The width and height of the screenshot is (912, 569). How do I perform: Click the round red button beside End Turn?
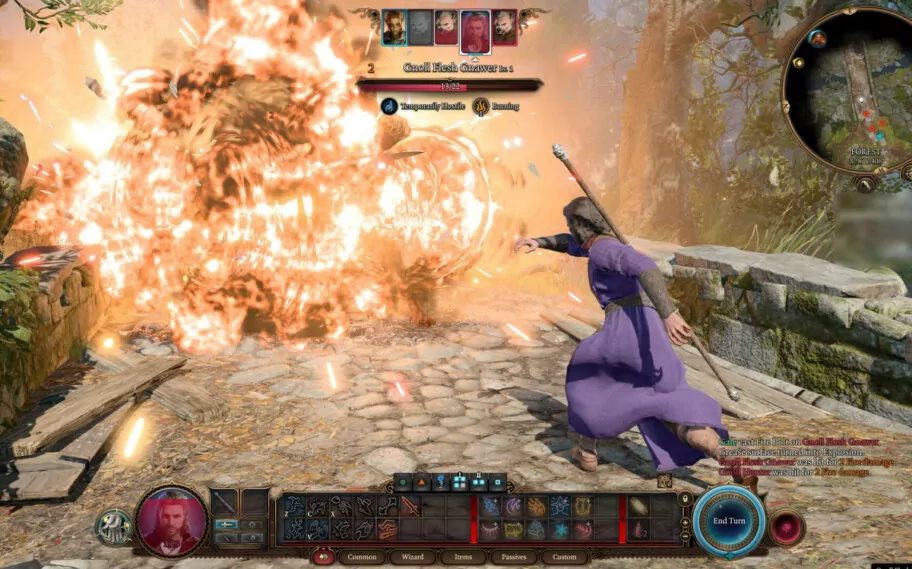pos(786,526)
